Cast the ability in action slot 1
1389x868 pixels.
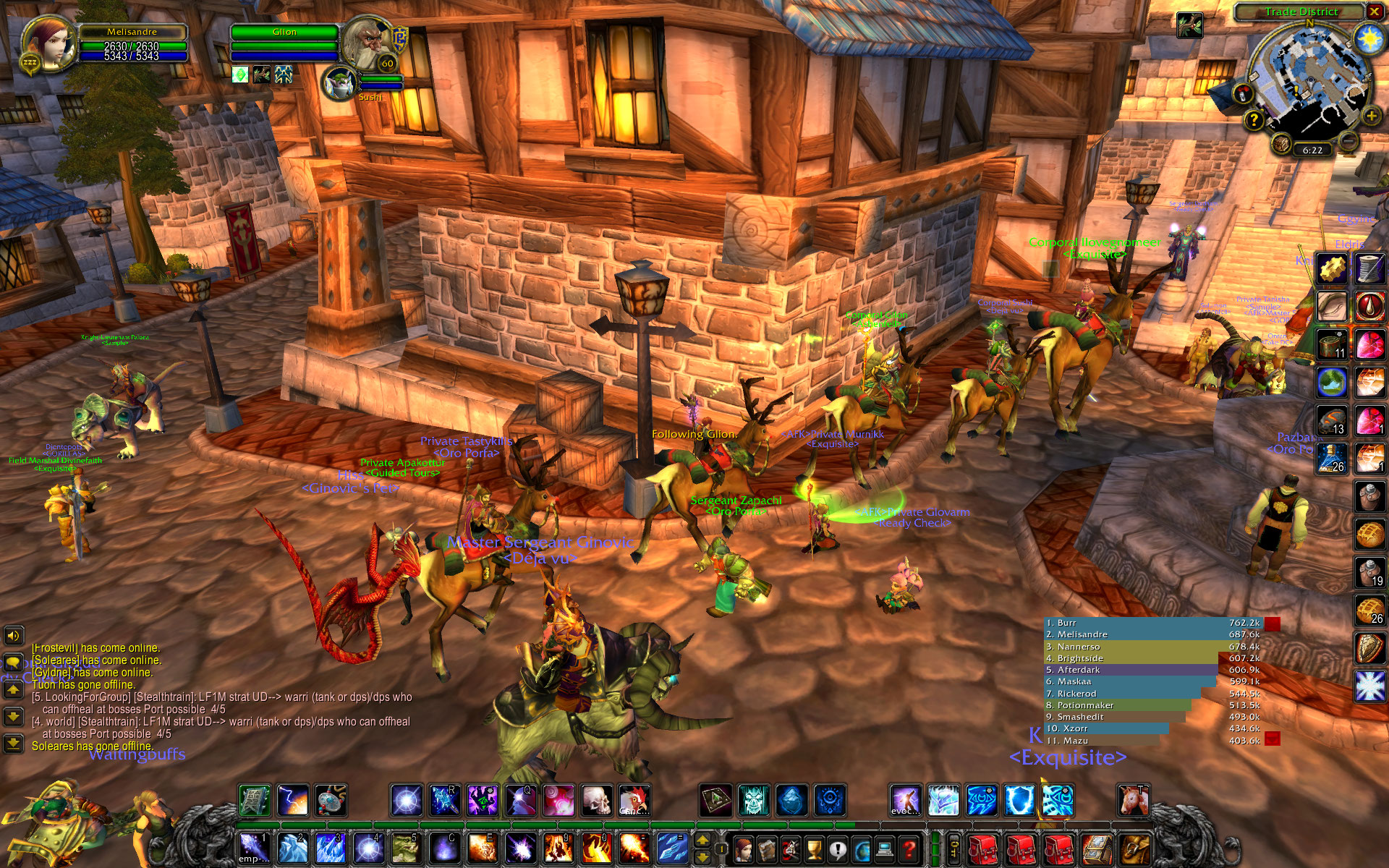click(x=254, y=848)
